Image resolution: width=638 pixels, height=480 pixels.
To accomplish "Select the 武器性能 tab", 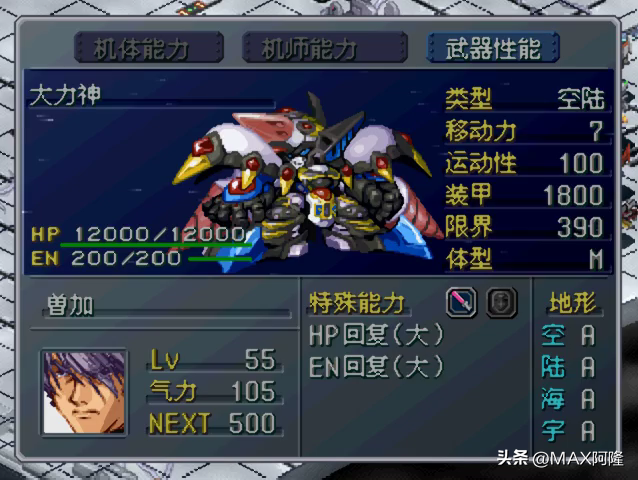I will pos(492,47).
